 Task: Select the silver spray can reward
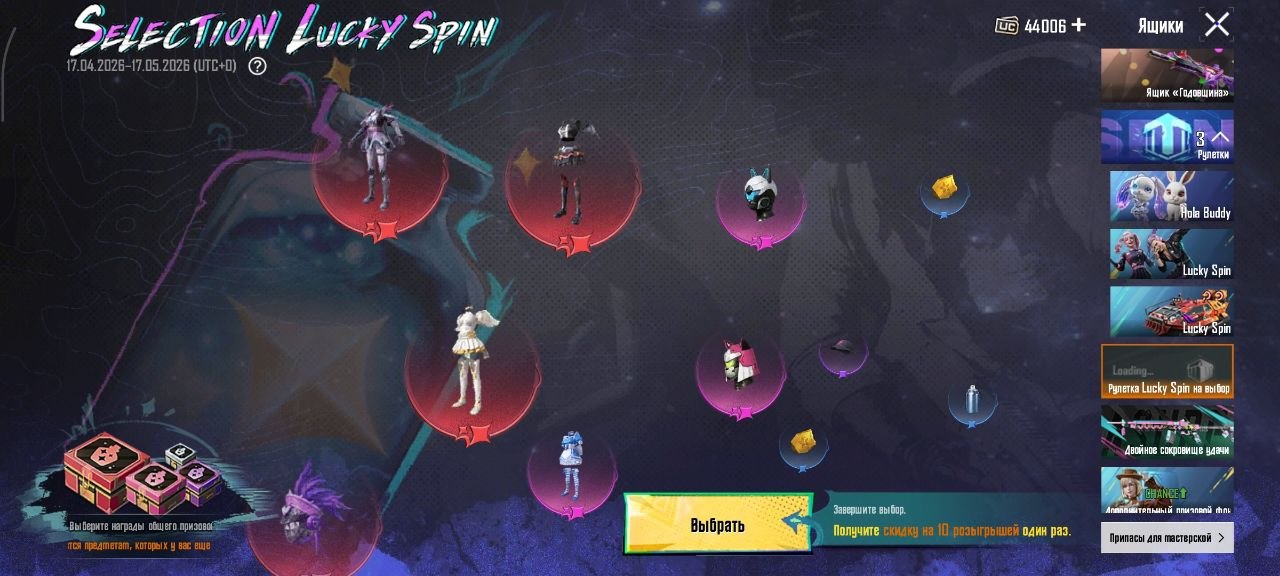[971, 401]
